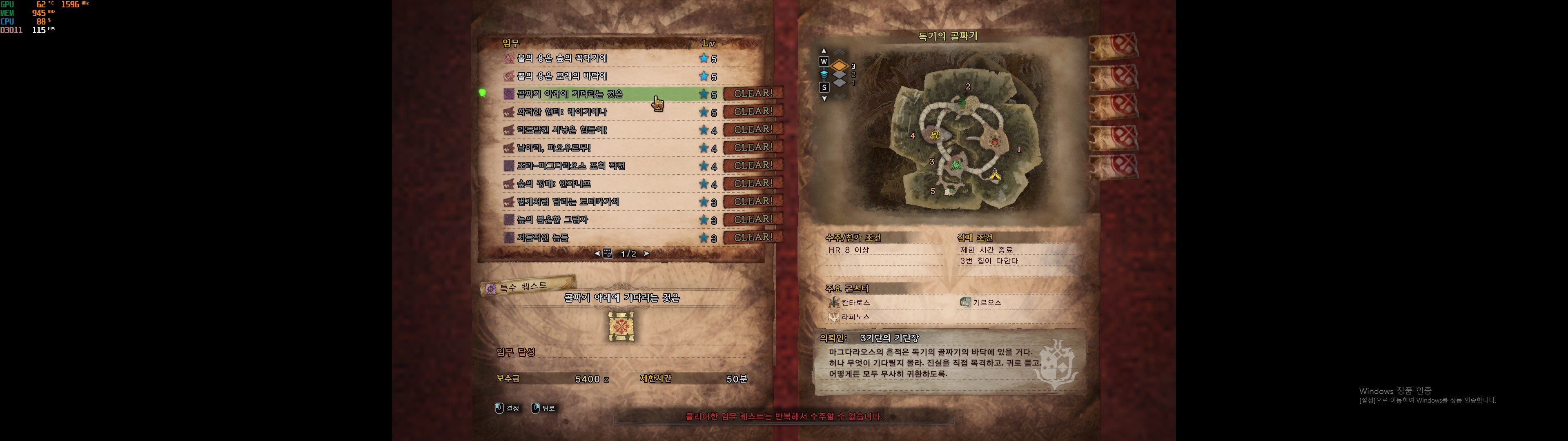Move map down one floor with bottom arrow

[824, 98]
